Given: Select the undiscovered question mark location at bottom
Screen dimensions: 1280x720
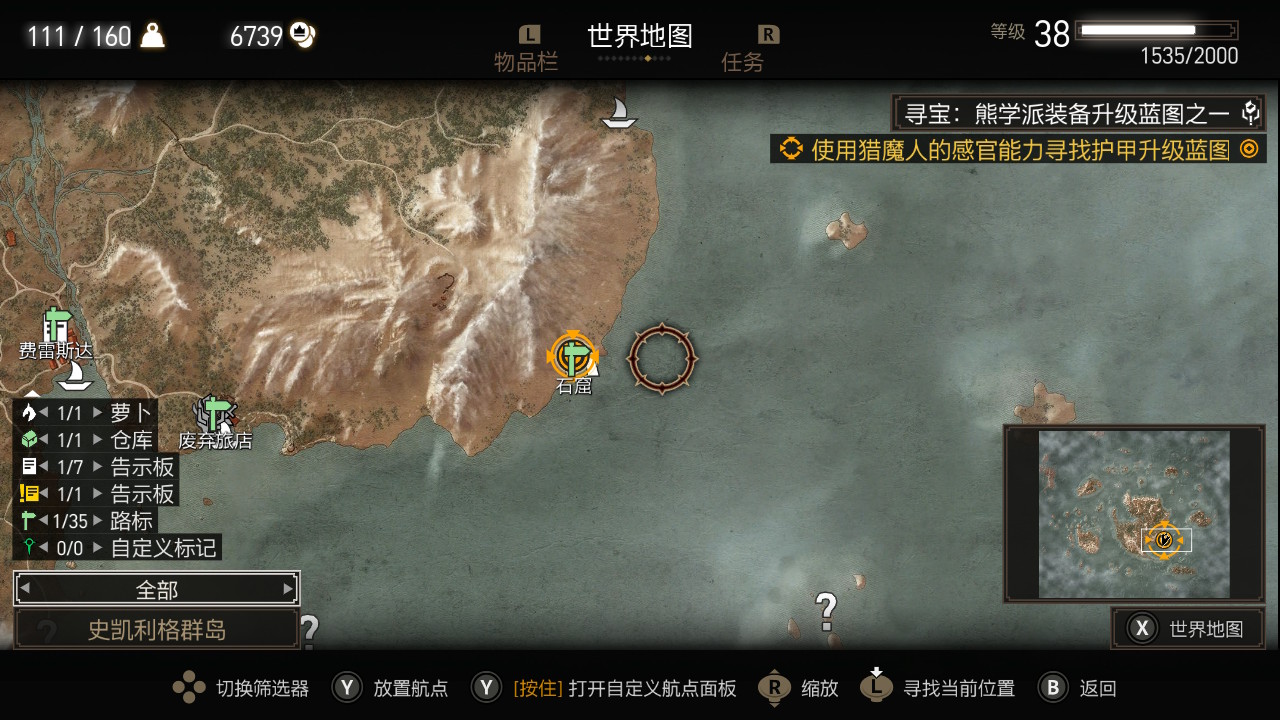Looking at the screenshot, I should (x=825, y=607).
